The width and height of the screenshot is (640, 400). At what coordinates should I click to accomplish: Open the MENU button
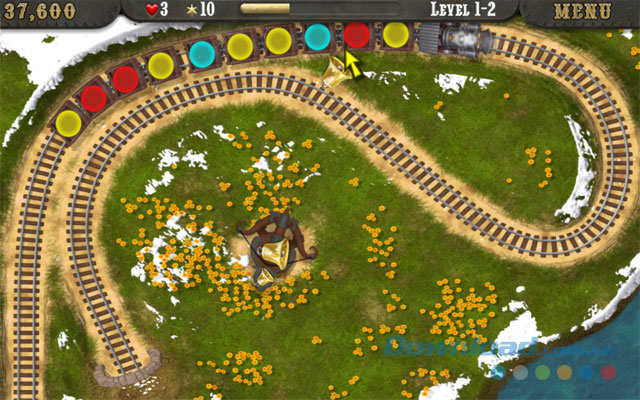point(582,12)
